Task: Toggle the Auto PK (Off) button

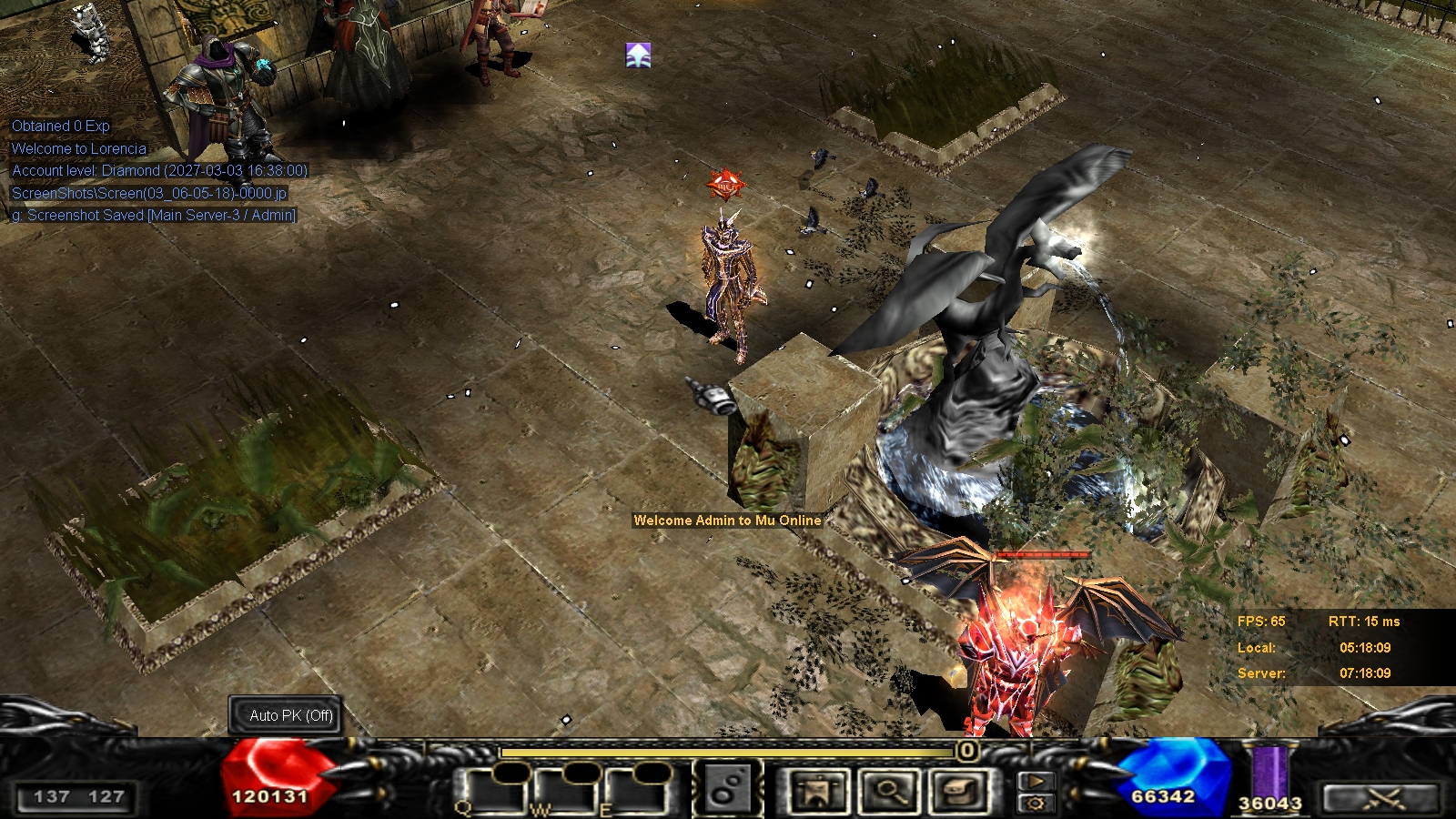Action: [291, 715]
